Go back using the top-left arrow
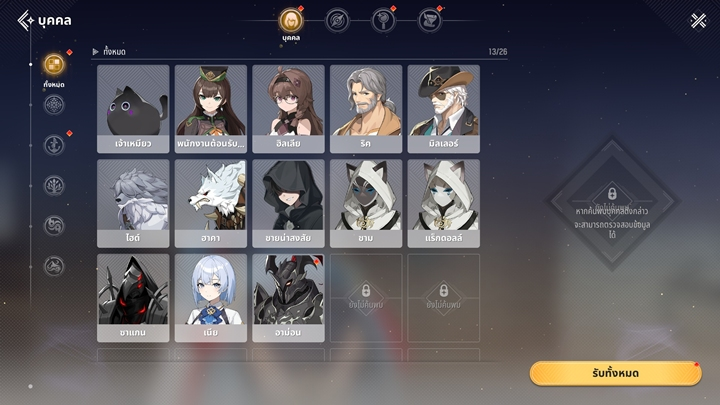This screenshot has width=720, height=405. (25, 20)
